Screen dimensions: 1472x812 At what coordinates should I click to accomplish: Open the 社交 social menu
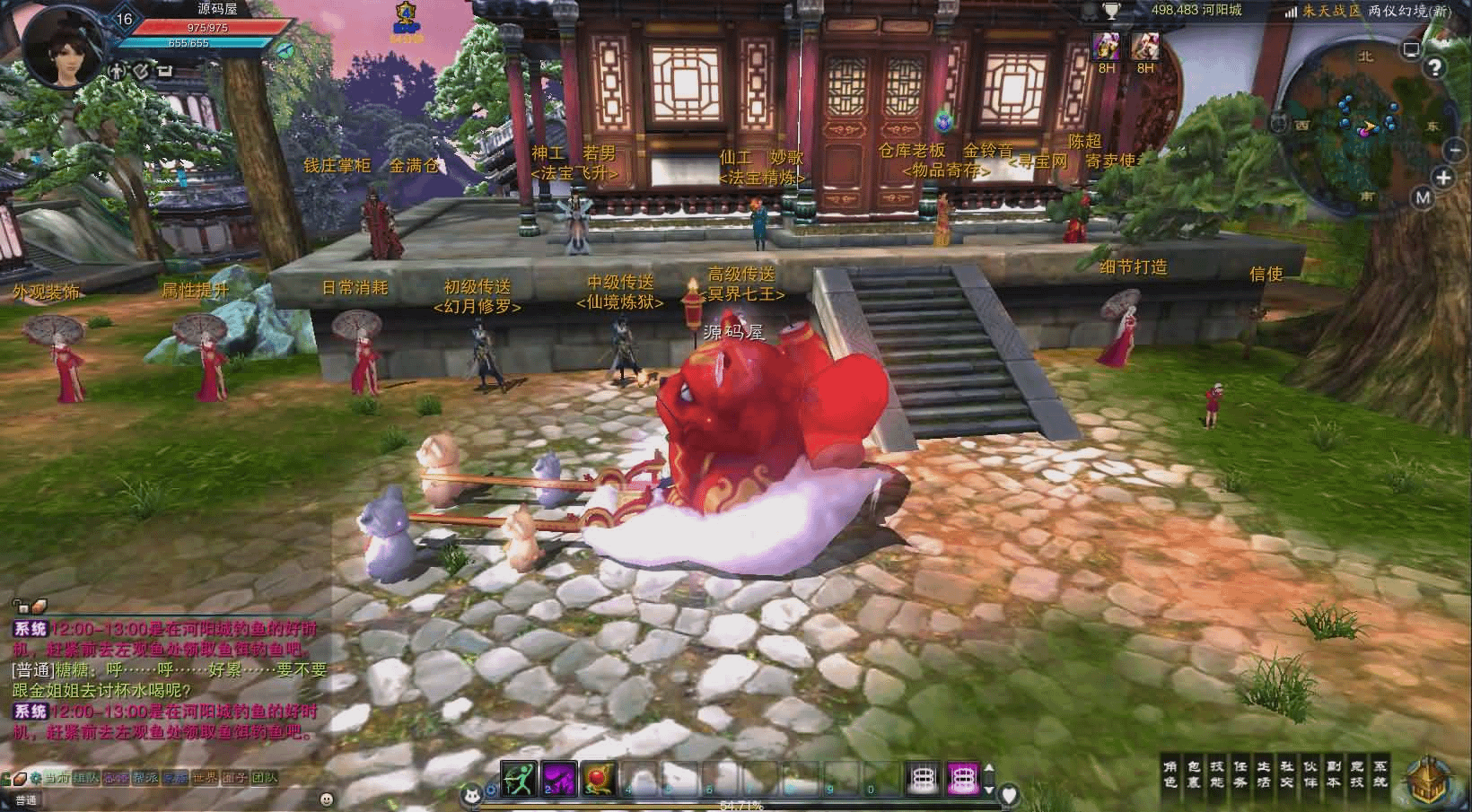click(1287, 774)
